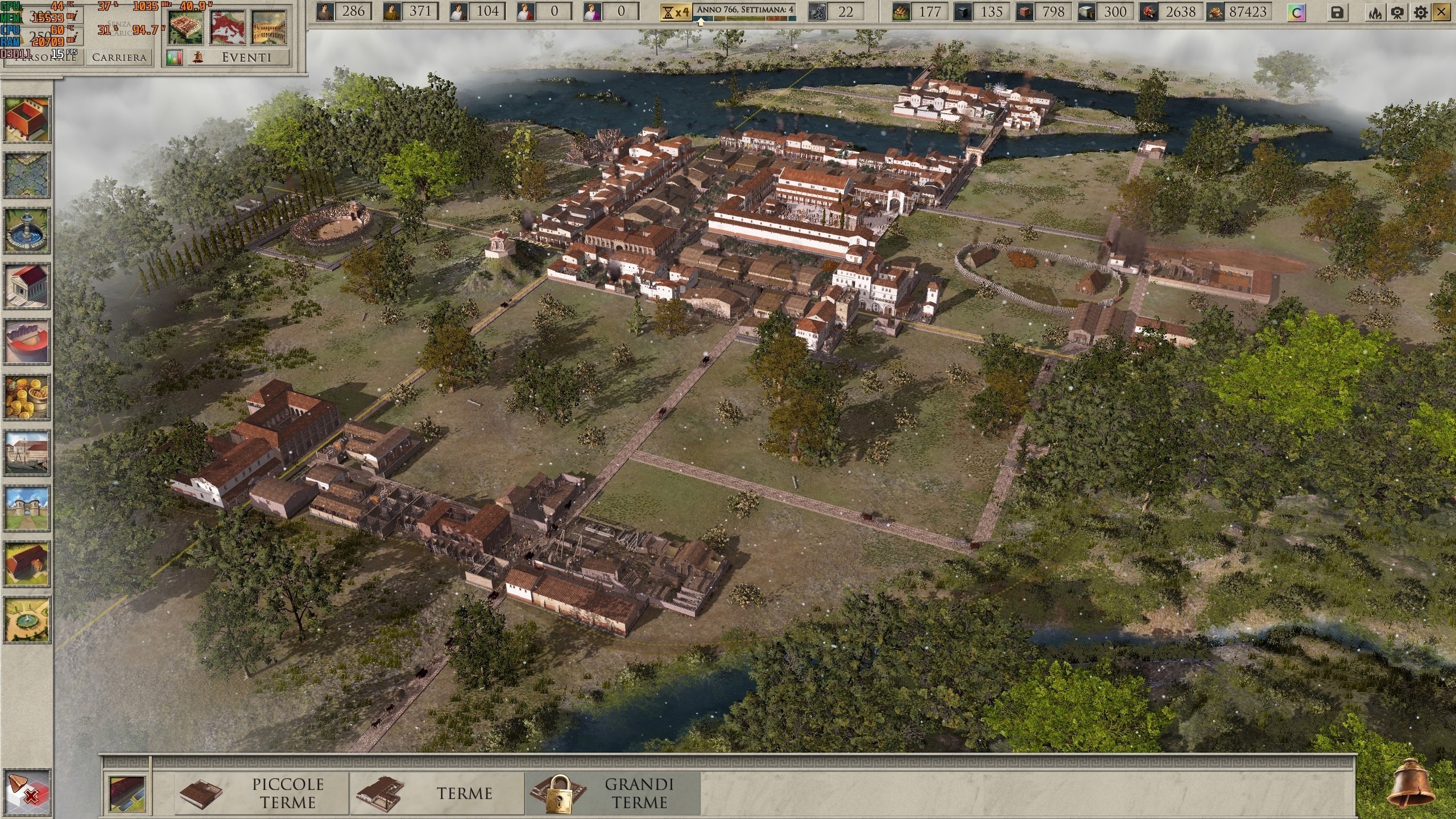Show the city overview thumbnail
The height and width of the screenshot is (819, 1456).
click(x=185, y=27)
